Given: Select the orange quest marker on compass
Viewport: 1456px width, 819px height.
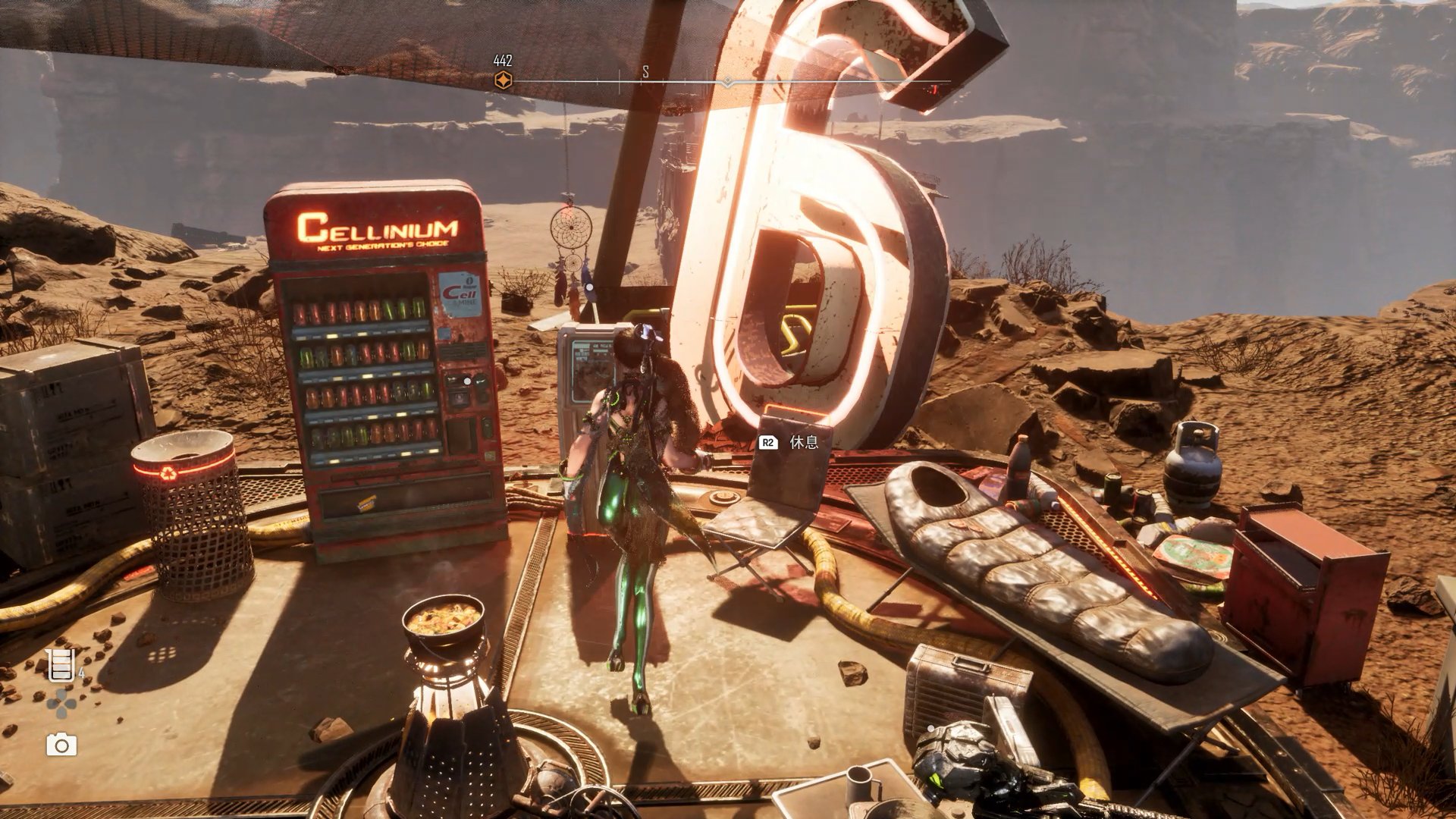Looking at the screenshot, I should pos(503,80).
